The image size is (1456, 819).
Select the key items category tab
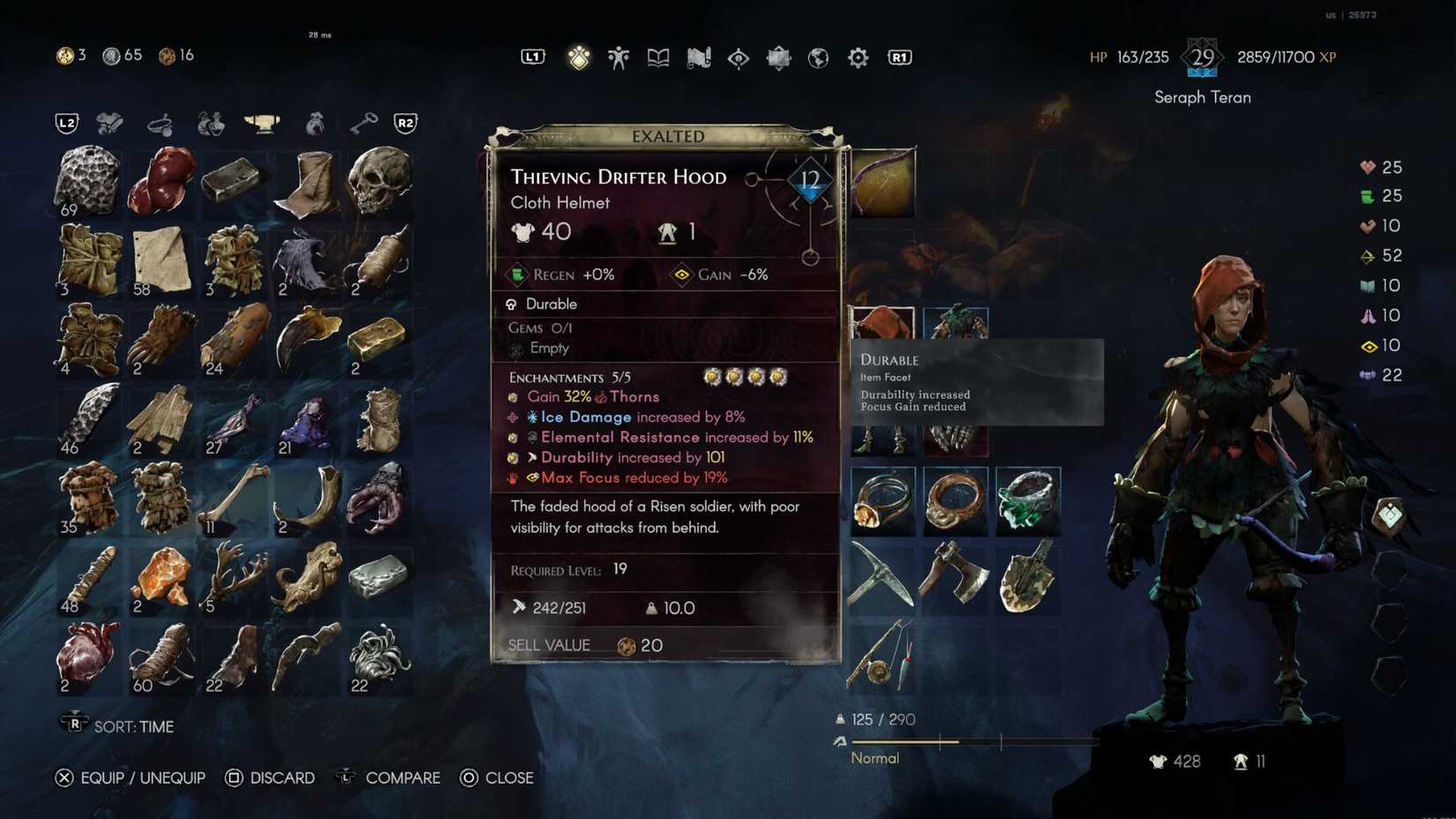[363, 124]
